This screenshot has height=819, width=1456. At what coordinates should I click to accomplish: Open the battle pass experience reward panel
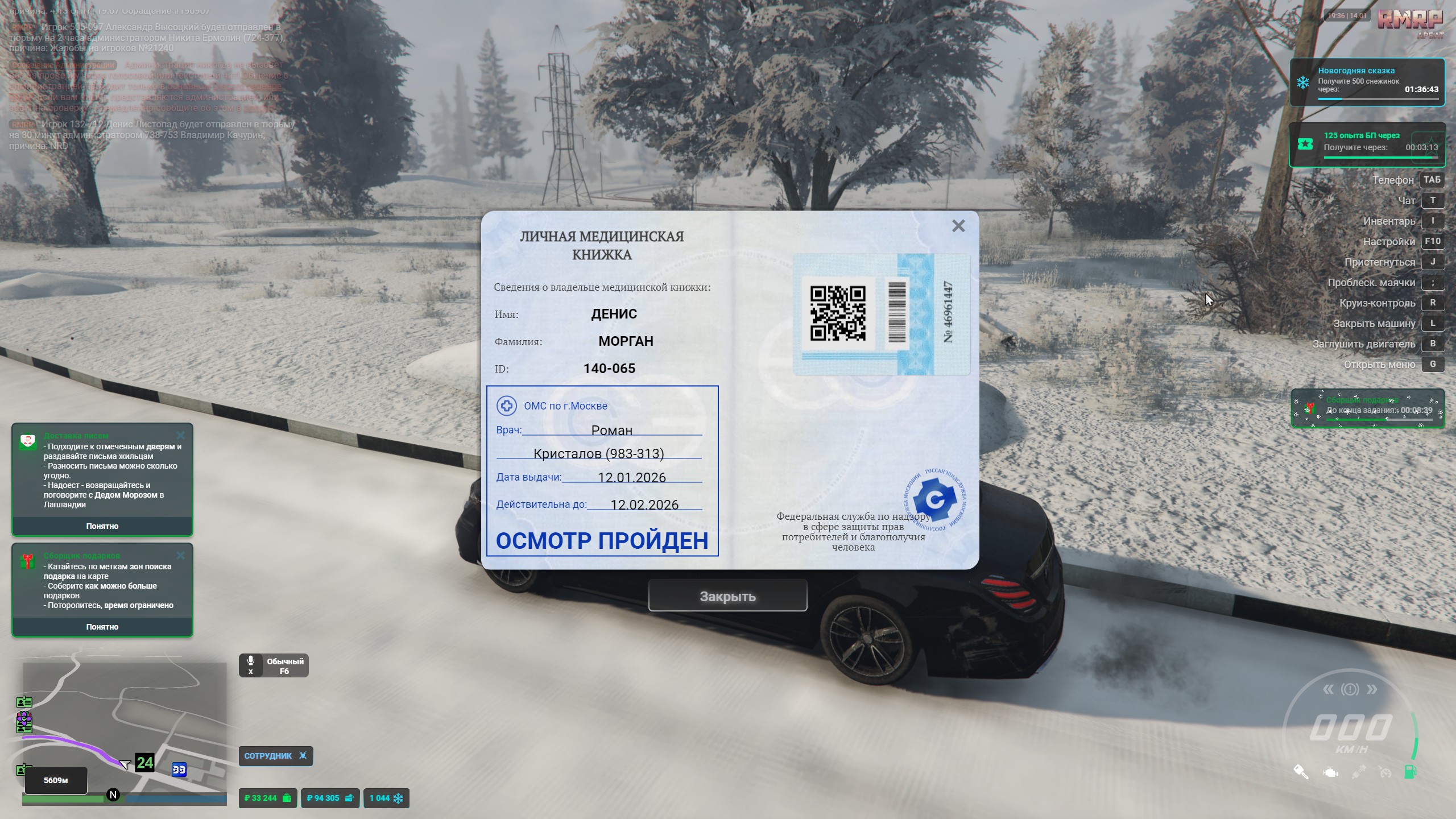pyautogui.click(x=1367, y=144)
